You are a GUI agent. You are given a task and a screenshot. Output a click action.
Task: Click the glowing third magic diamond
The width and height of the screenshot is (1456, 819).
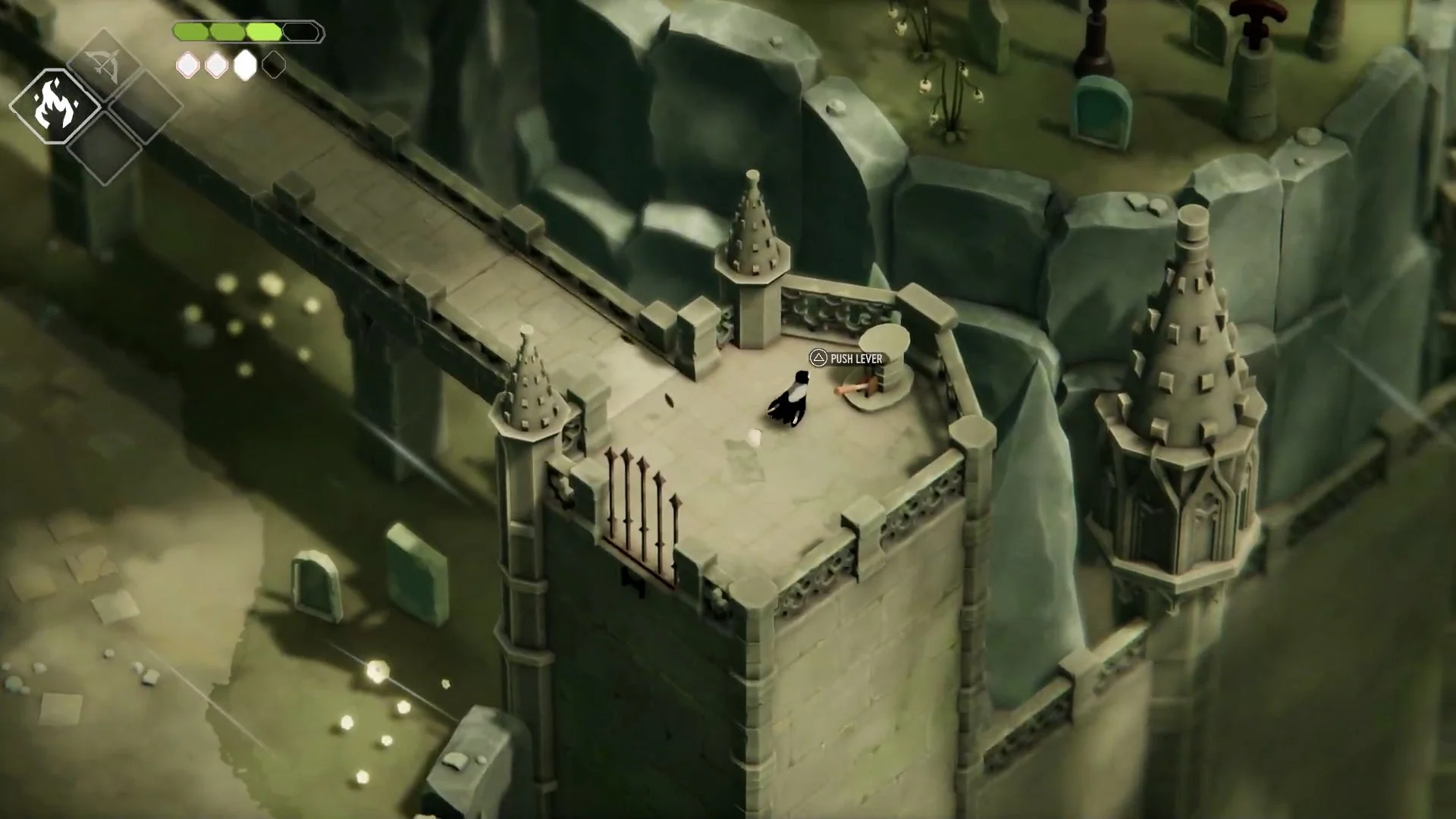point(245,66)
